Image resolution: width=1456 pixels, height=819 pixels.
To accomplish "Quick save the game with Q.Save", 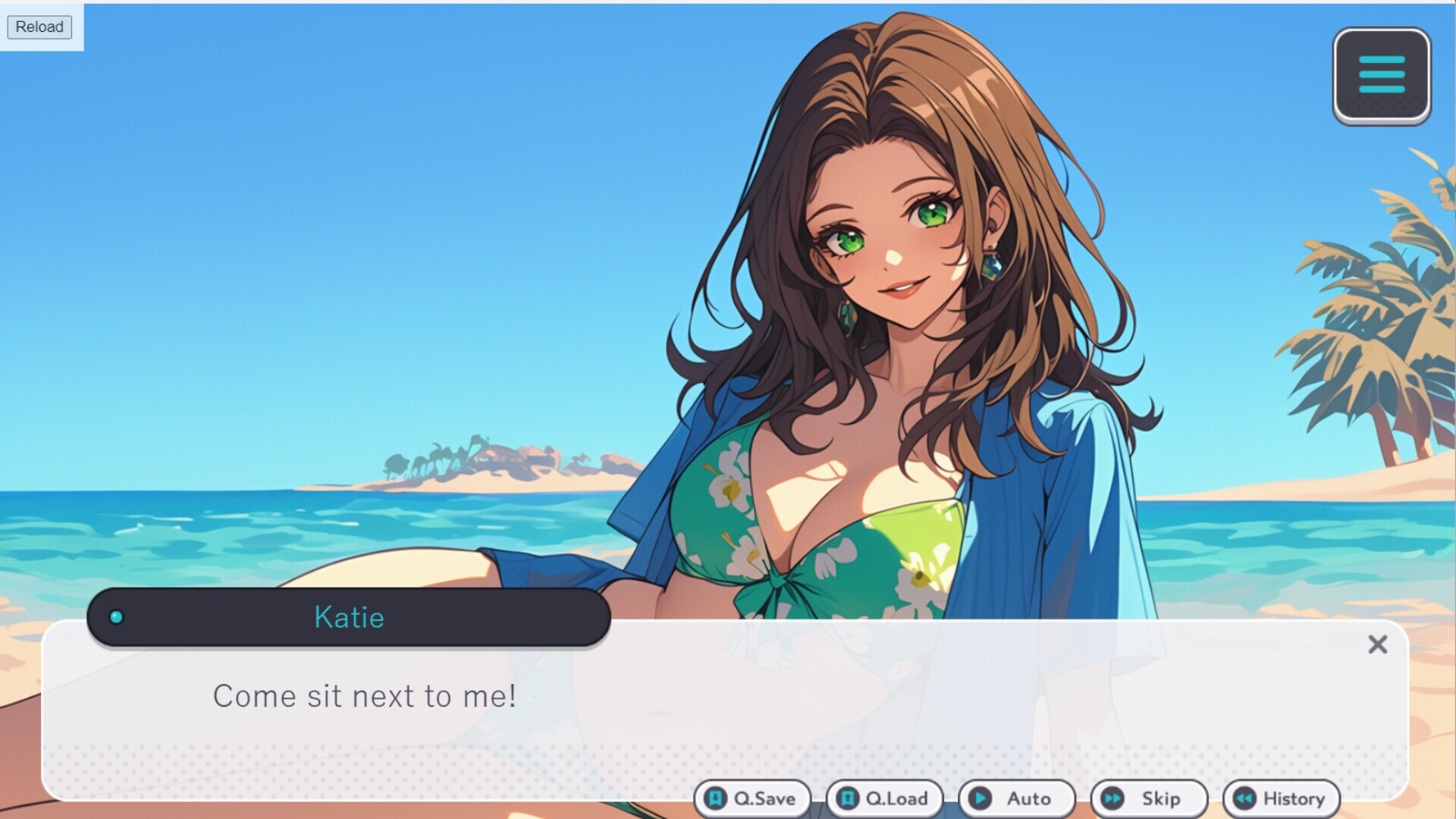I will [x=752, y=799].
